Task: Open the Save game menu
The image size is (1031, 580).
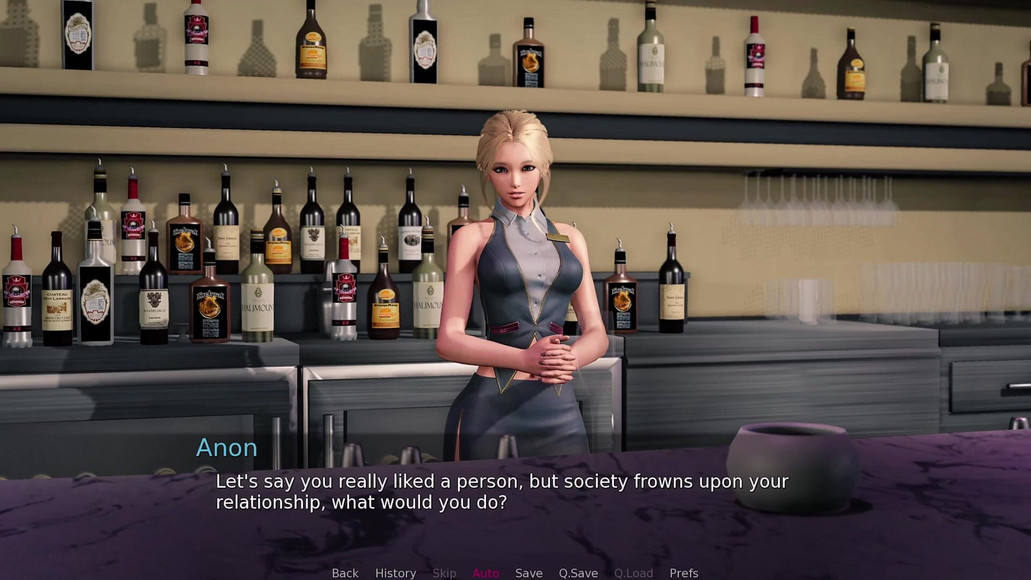Action: point(529,573)
